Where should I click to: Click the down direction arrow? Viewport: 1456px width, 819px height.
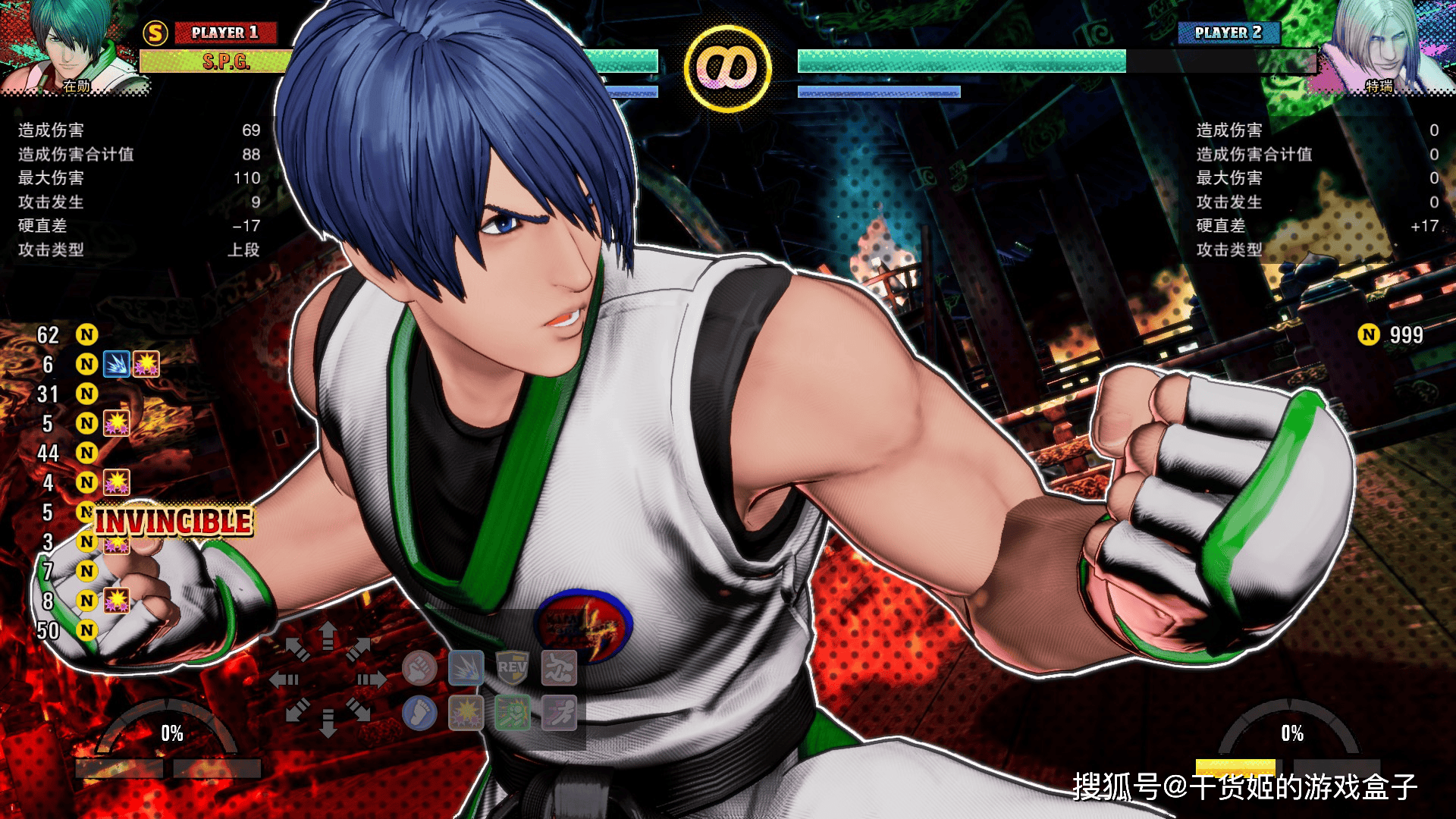[328, 723]
